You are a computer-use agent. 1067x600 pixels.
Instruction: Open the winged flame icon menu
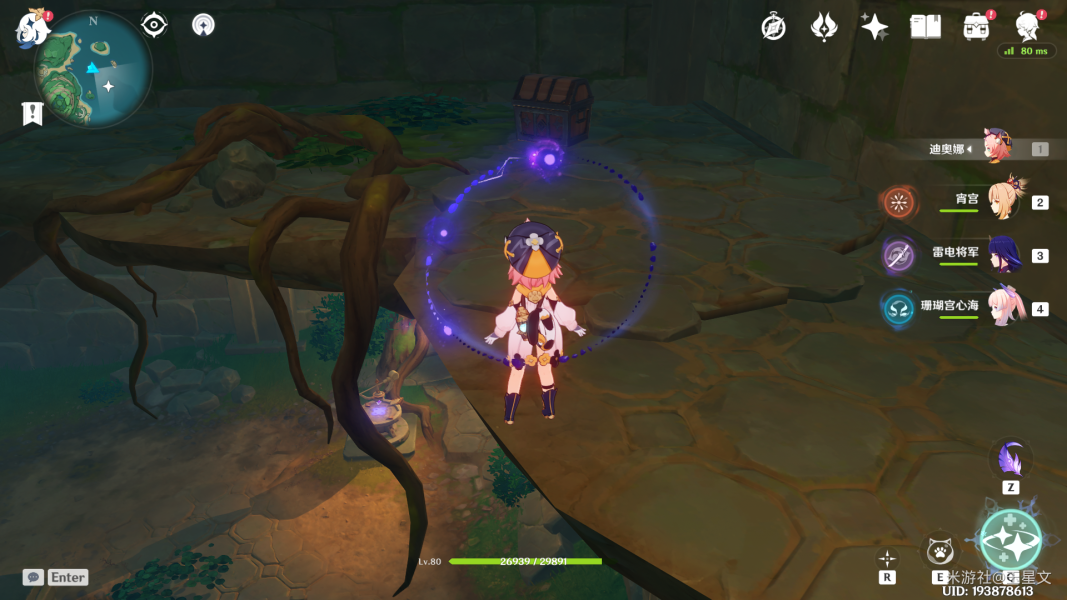[x=824, y=27]
